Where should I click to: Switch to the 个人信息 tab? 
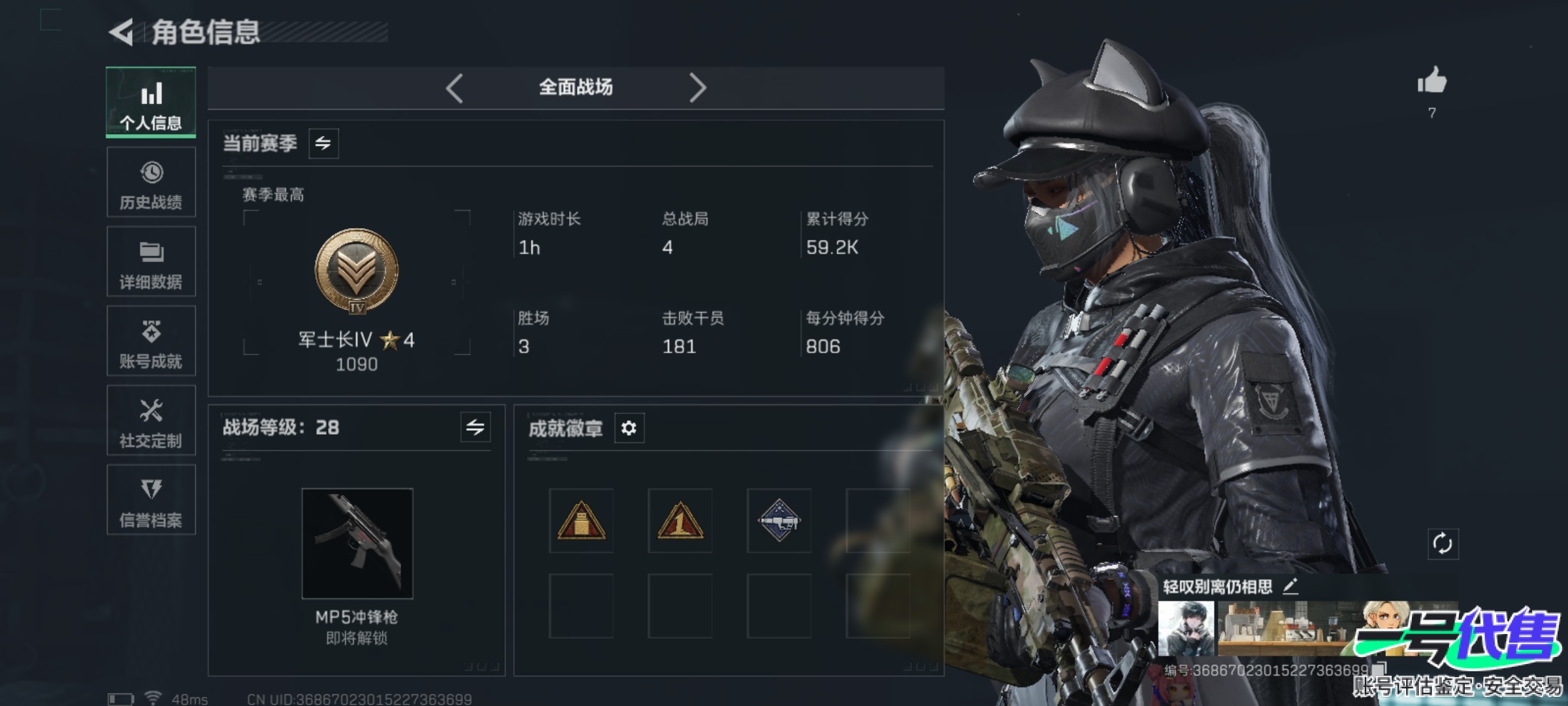coord(151,103)
